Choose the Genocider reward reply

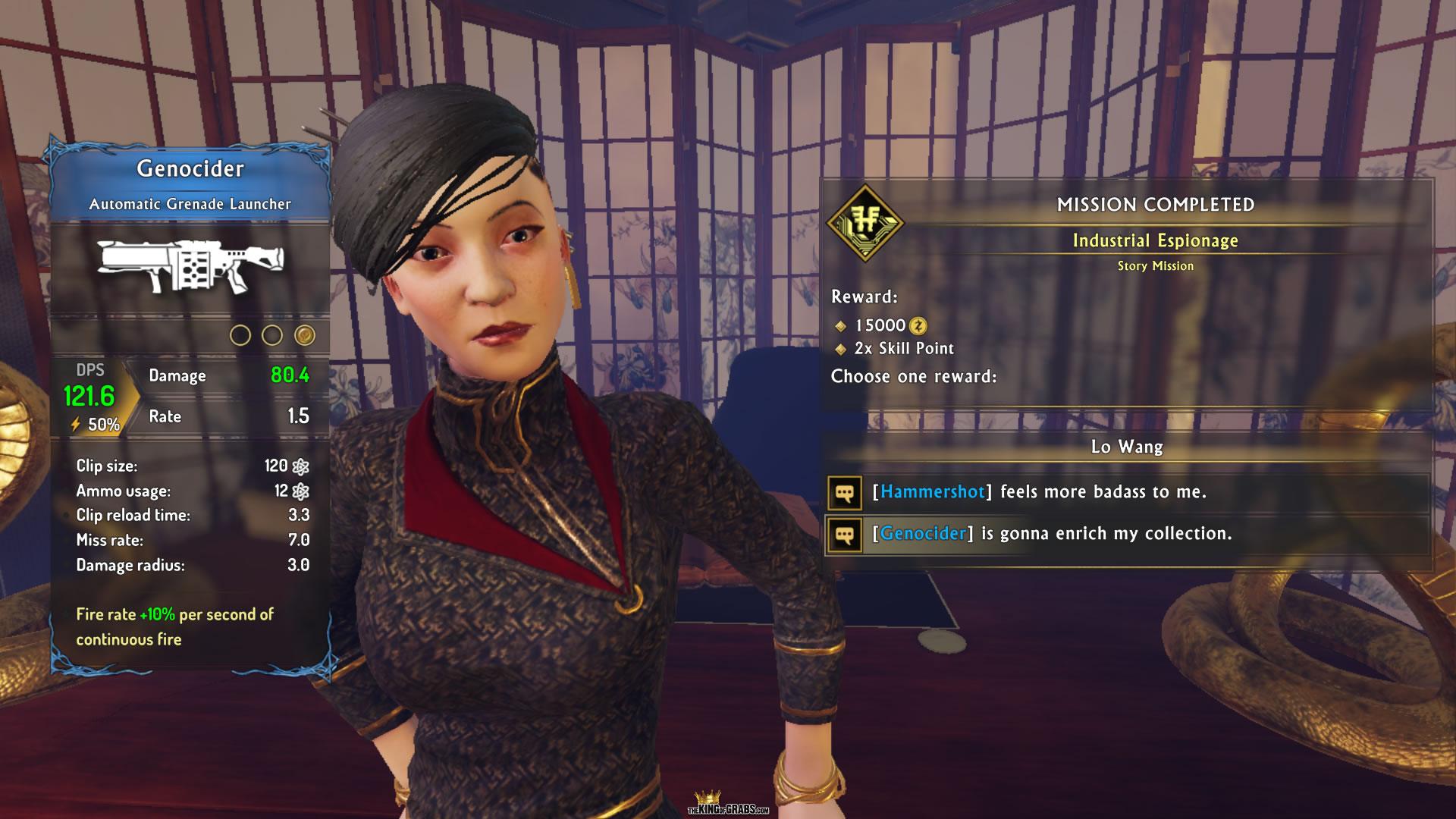[x=1051, y=534]
